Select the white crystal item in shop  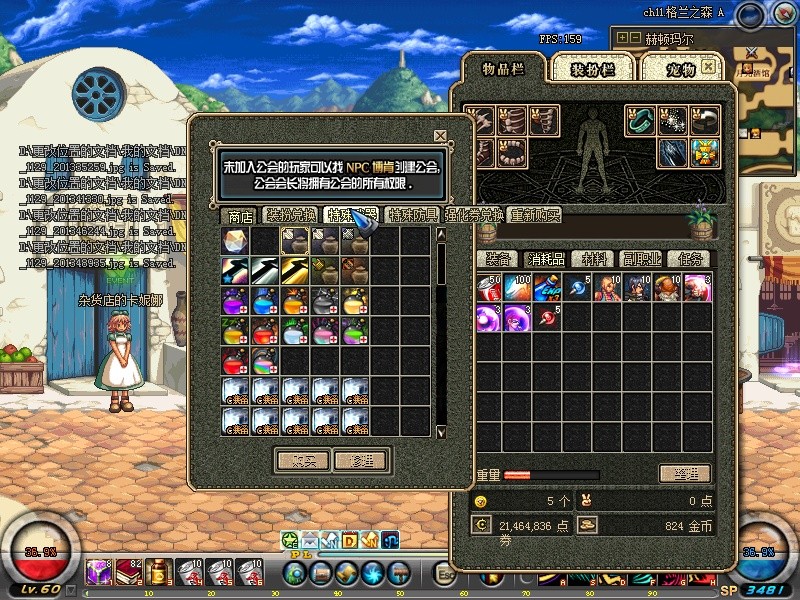coord(235,241)
